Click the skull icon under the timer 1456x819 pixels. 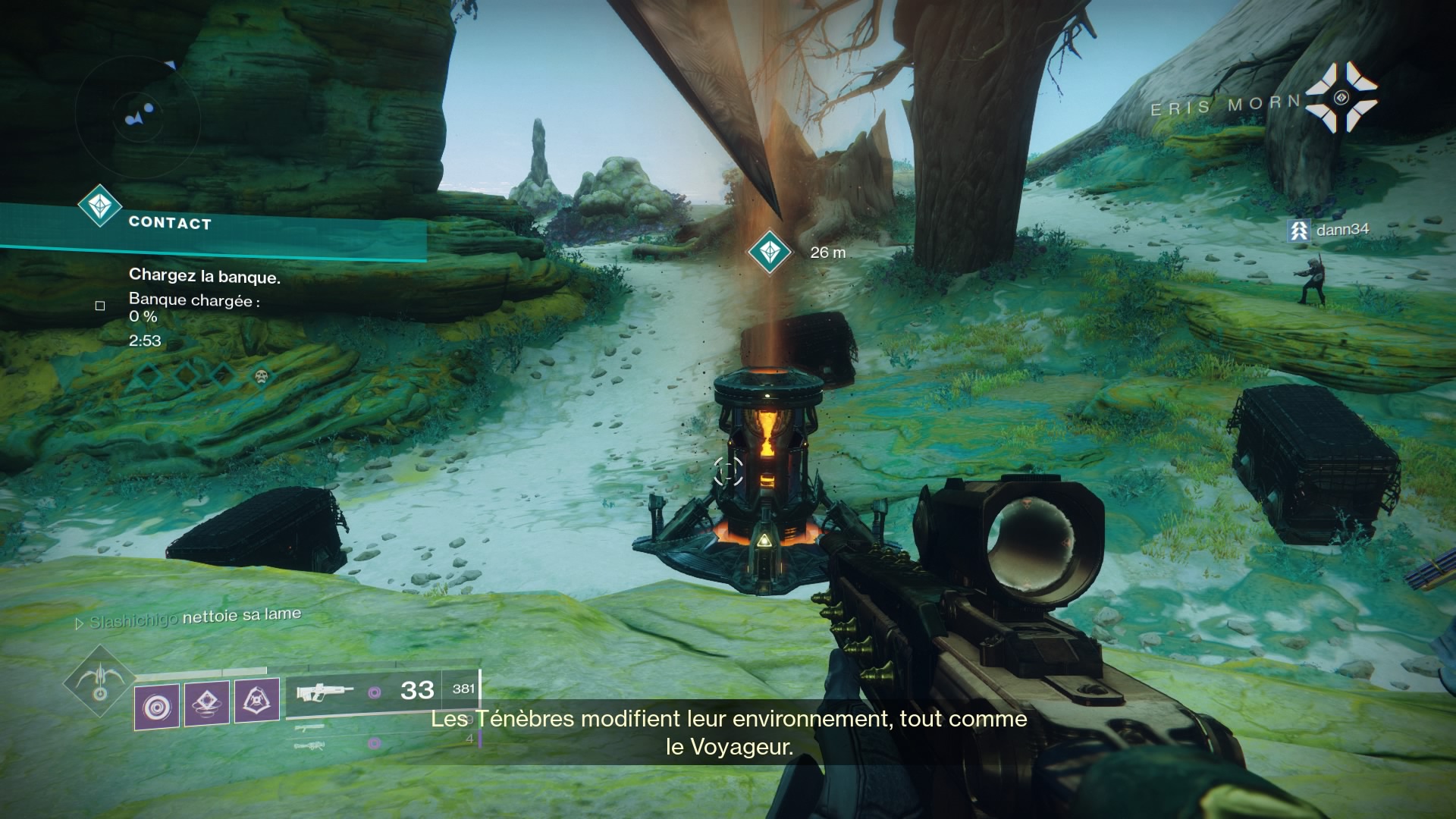[x=262, y=375]
